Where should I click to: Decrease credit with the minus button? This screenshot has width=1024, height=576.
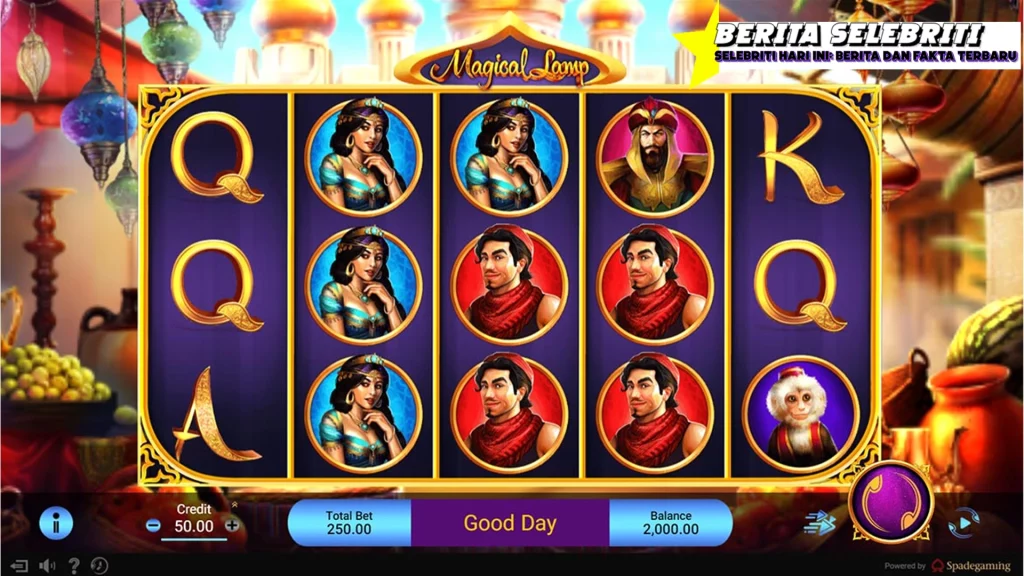(153, 525)
